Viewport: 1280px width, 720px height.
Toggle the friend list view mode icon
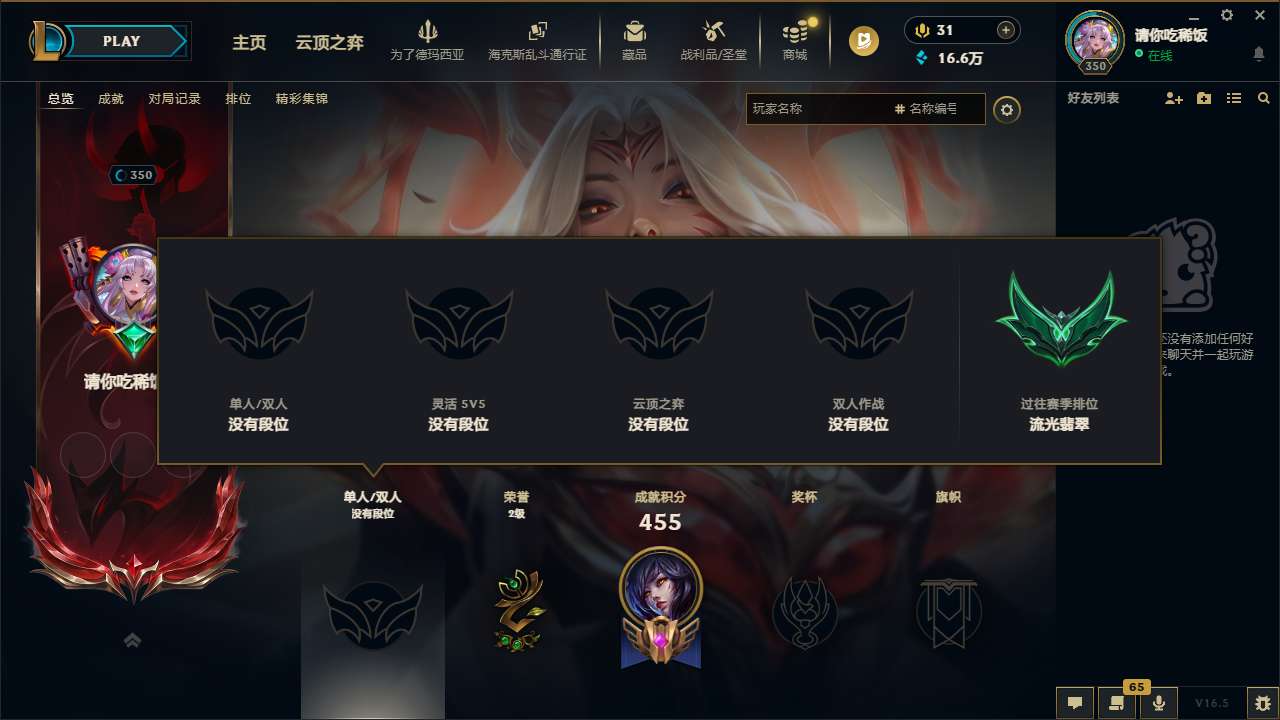1233,98
